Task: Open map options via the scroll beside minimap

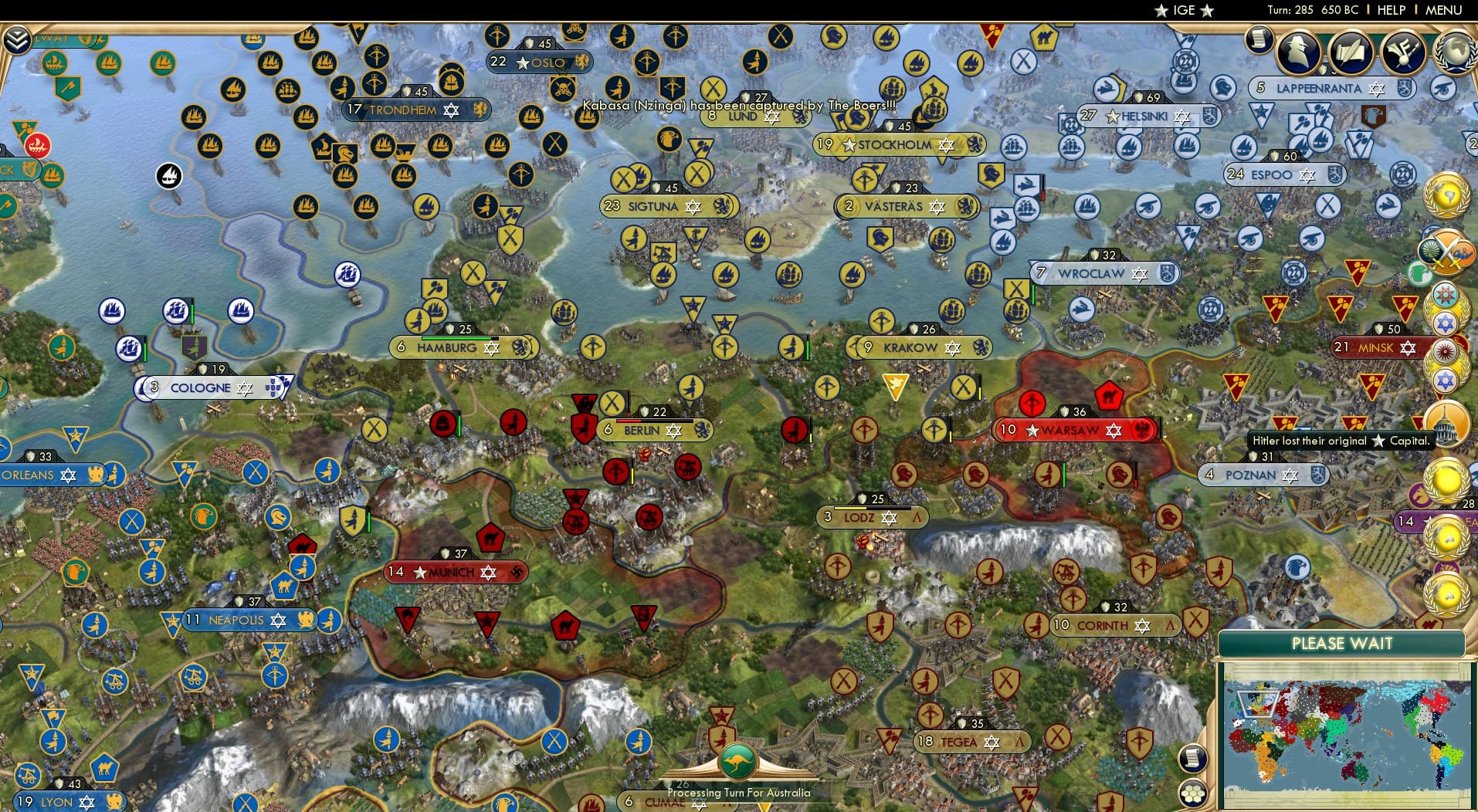Action: coord(1193,759)
